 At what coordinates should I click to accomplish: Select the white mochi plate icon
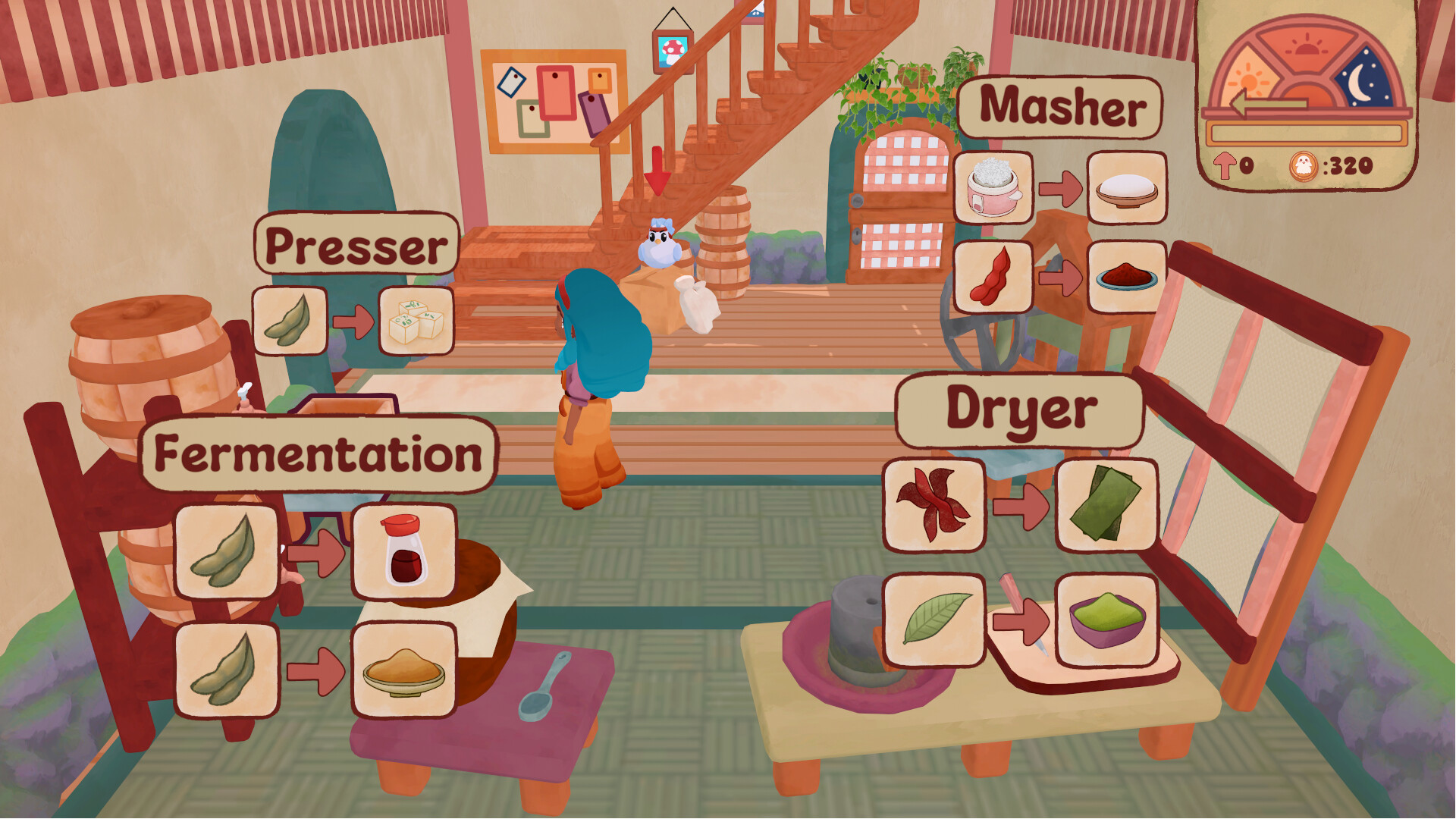pos(1126,187)
